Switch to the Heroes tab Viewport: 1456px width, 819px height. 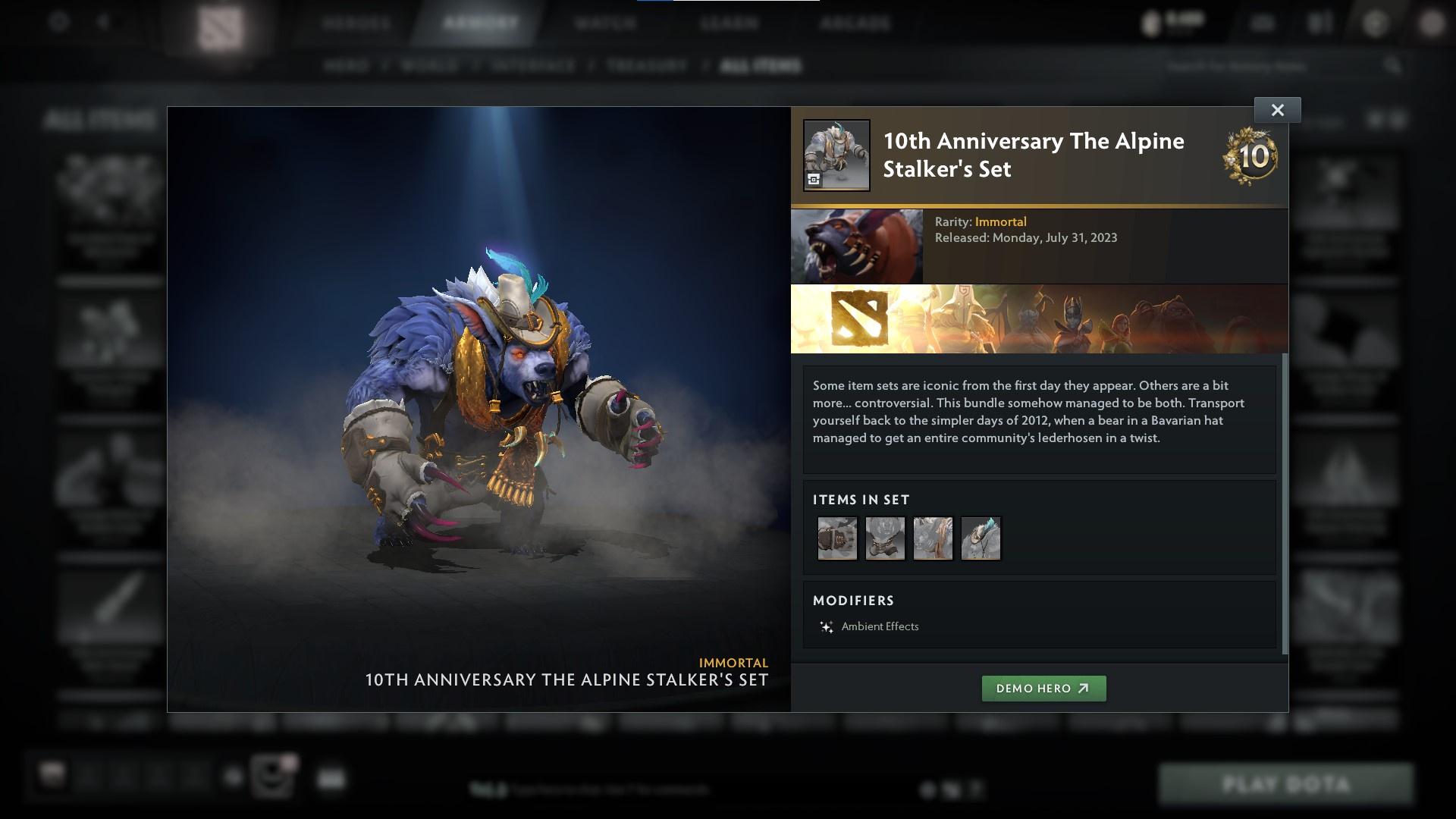point(357,23)
